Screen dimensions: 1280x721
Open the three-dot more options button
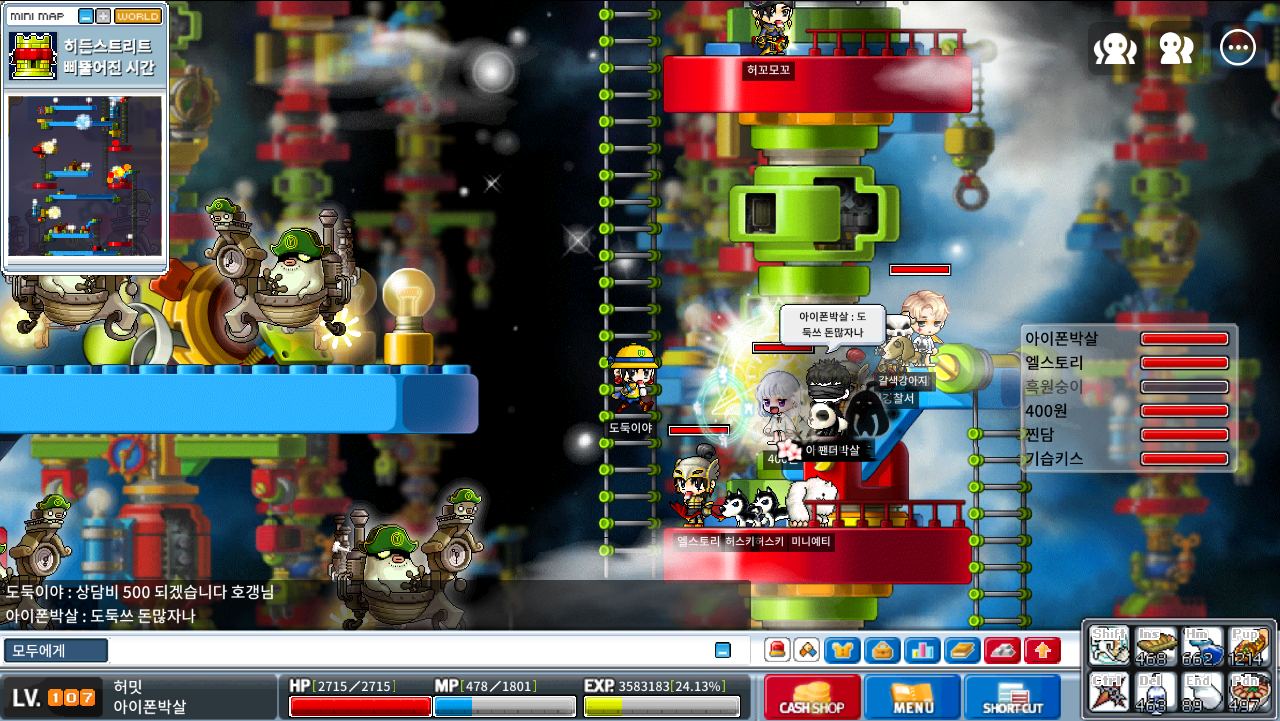click(1238, 47)
